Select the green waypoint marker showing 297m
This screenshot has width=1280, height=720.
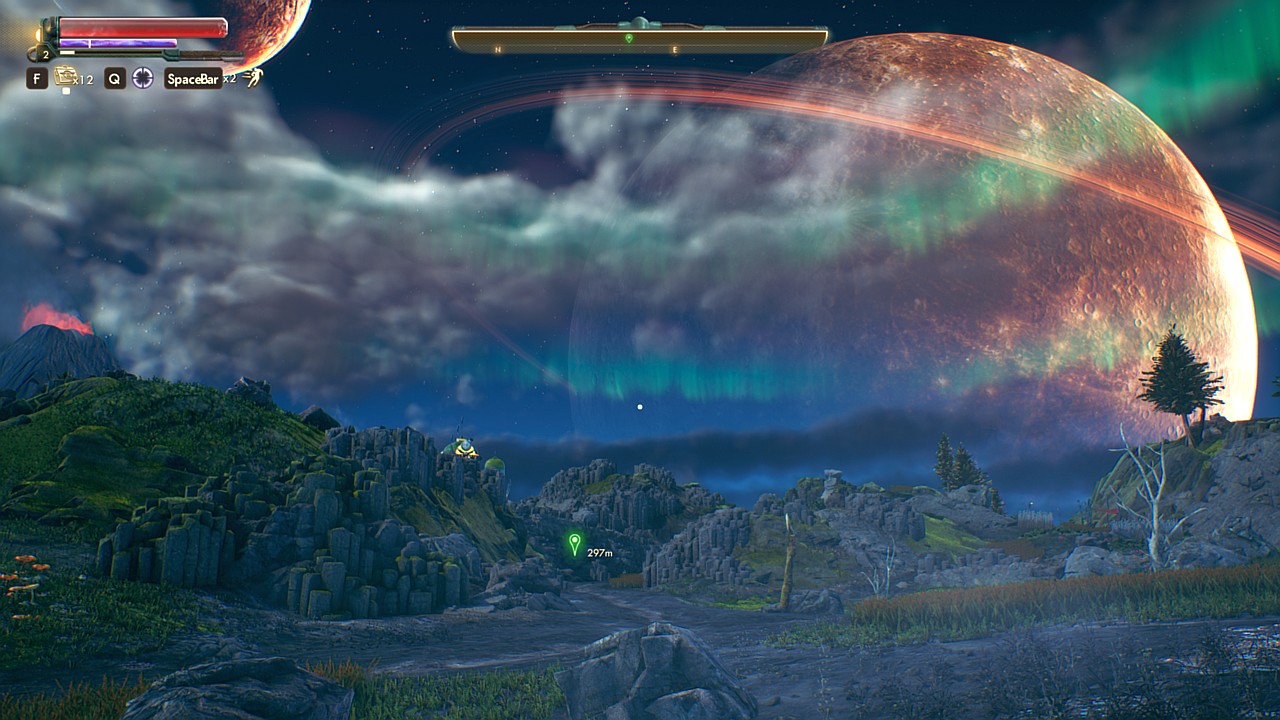[574, 544]
